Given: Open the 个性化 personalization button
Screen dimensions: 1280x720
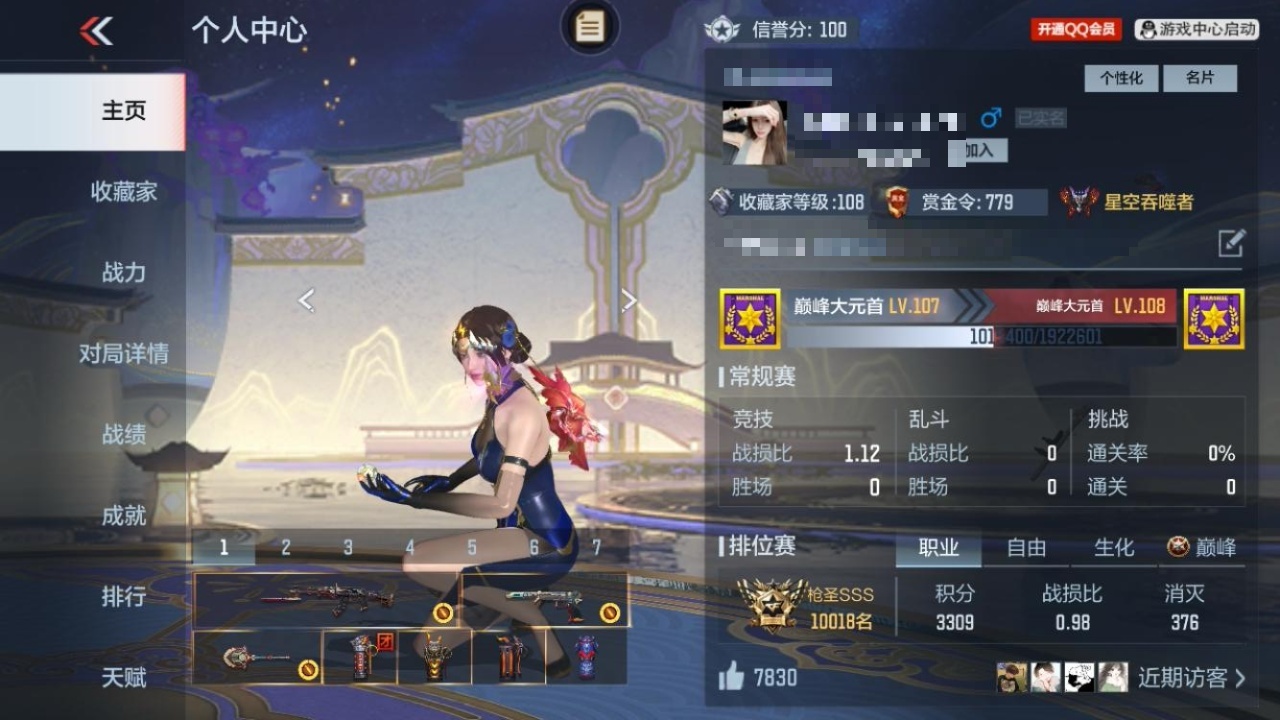Looking at the screenshot, I should click(1121, 78).
